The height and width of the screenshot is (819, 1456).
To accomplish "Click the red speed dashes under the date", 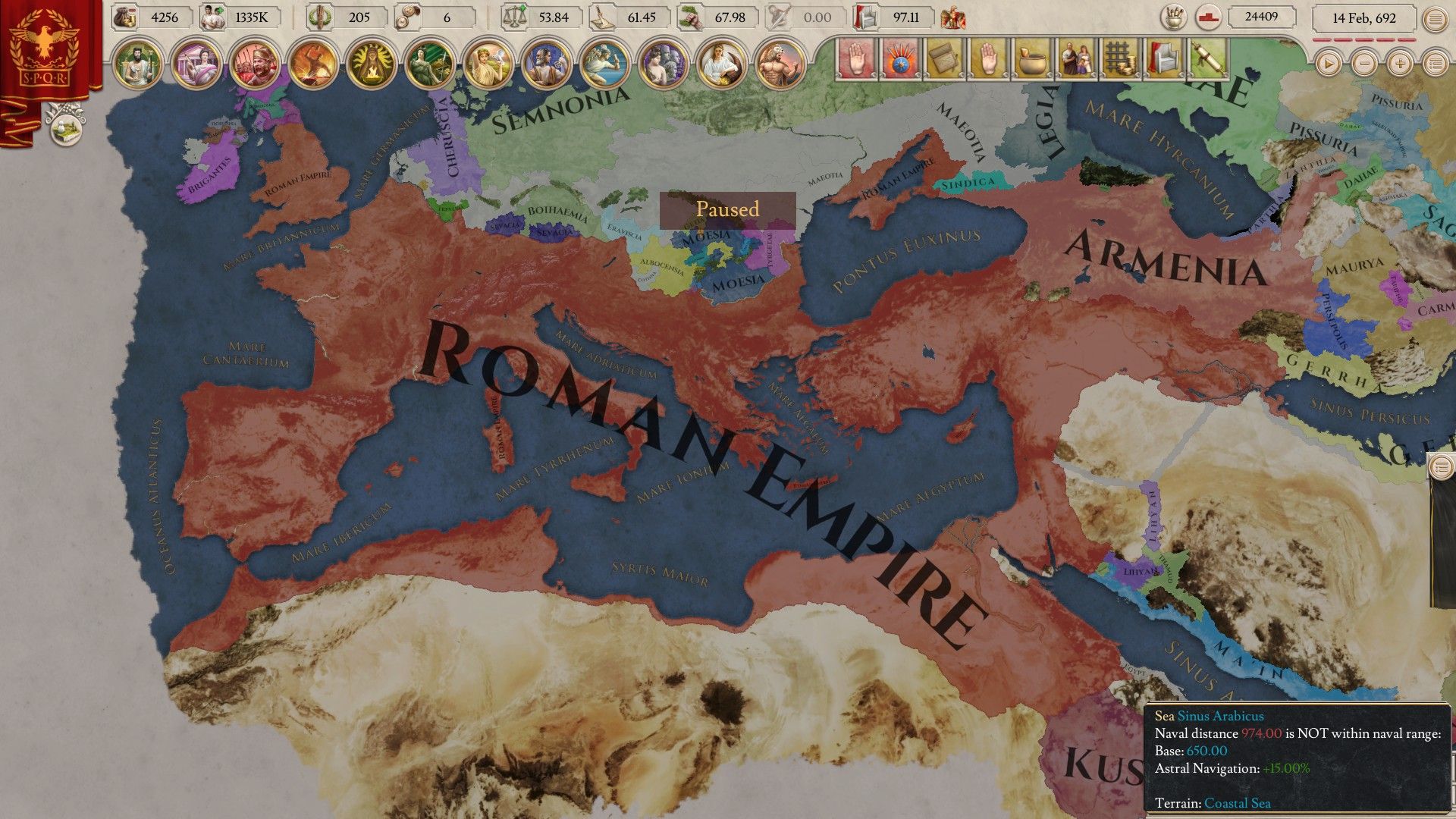I will pyautogui.click(x=1365, y=41).
